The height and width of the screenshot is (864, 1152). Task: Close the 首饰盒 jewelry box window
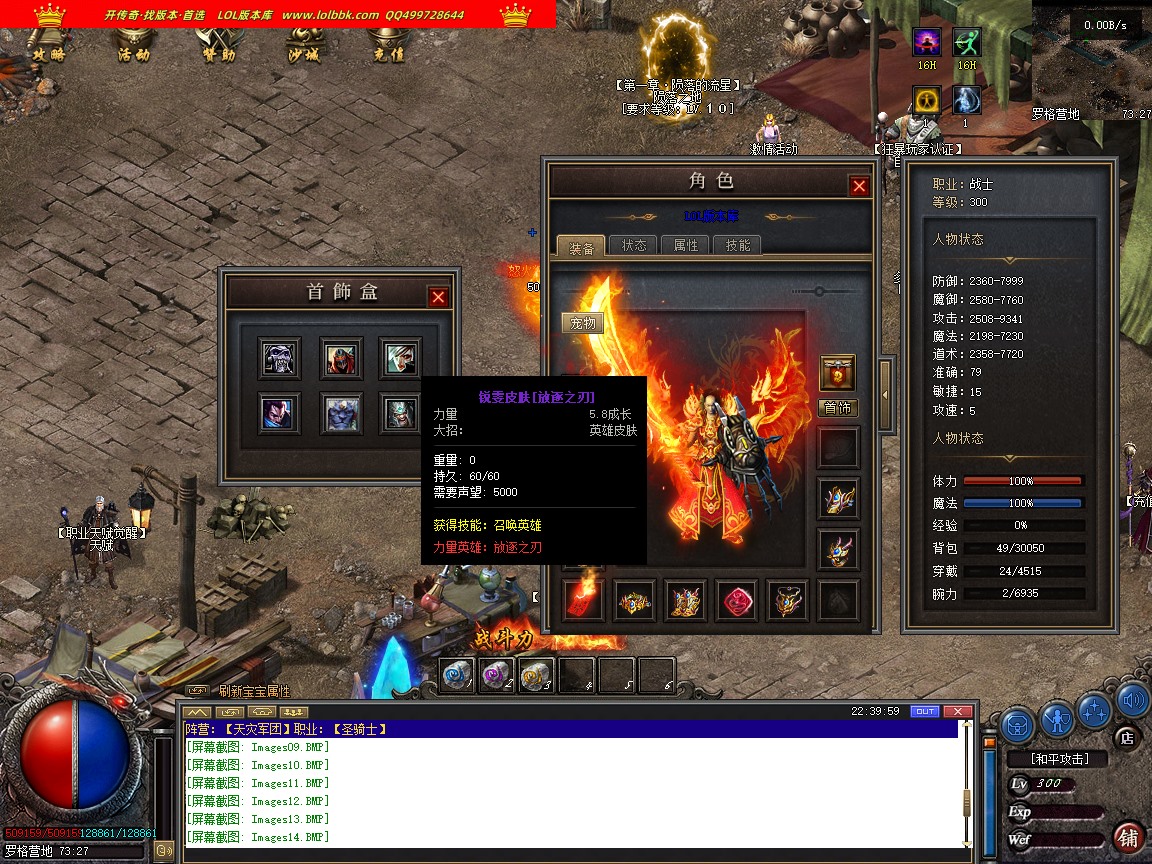[x=438, y=296]
